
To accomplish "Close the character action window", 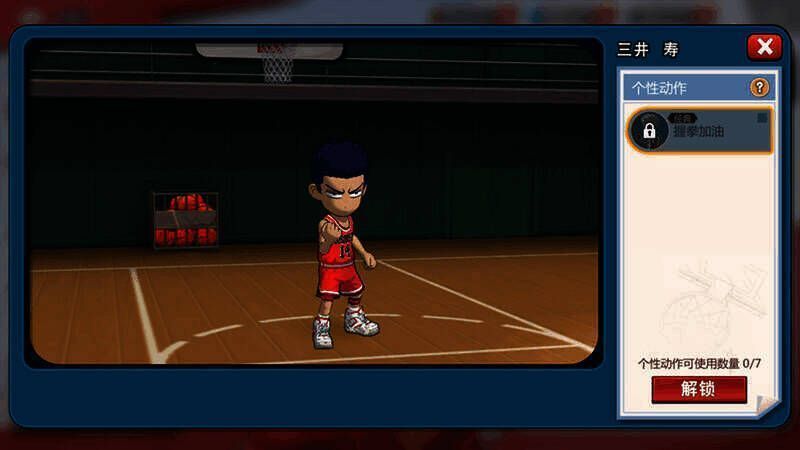I will (764, 47).
